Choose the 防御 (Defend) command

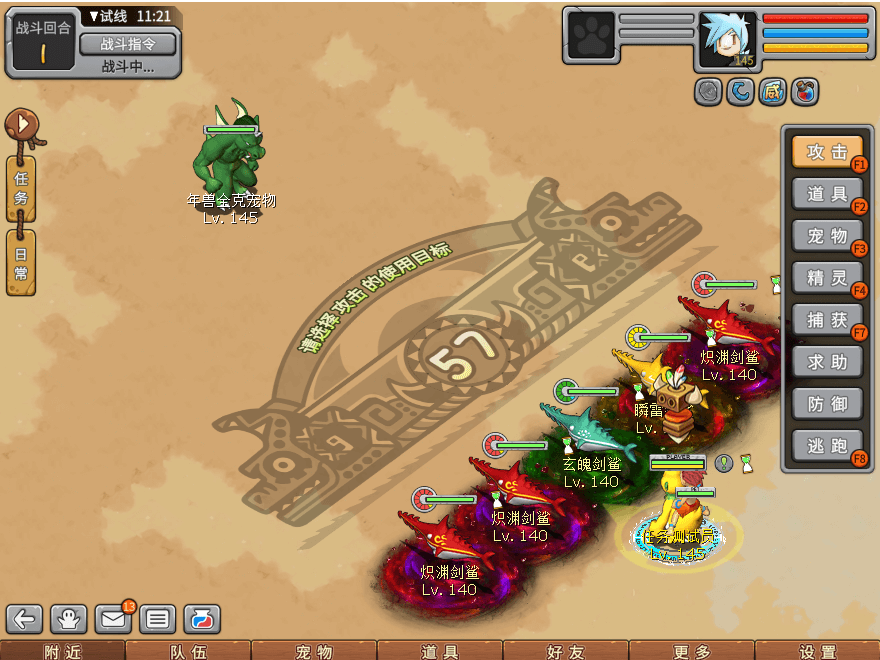click(x=827, y=404)
